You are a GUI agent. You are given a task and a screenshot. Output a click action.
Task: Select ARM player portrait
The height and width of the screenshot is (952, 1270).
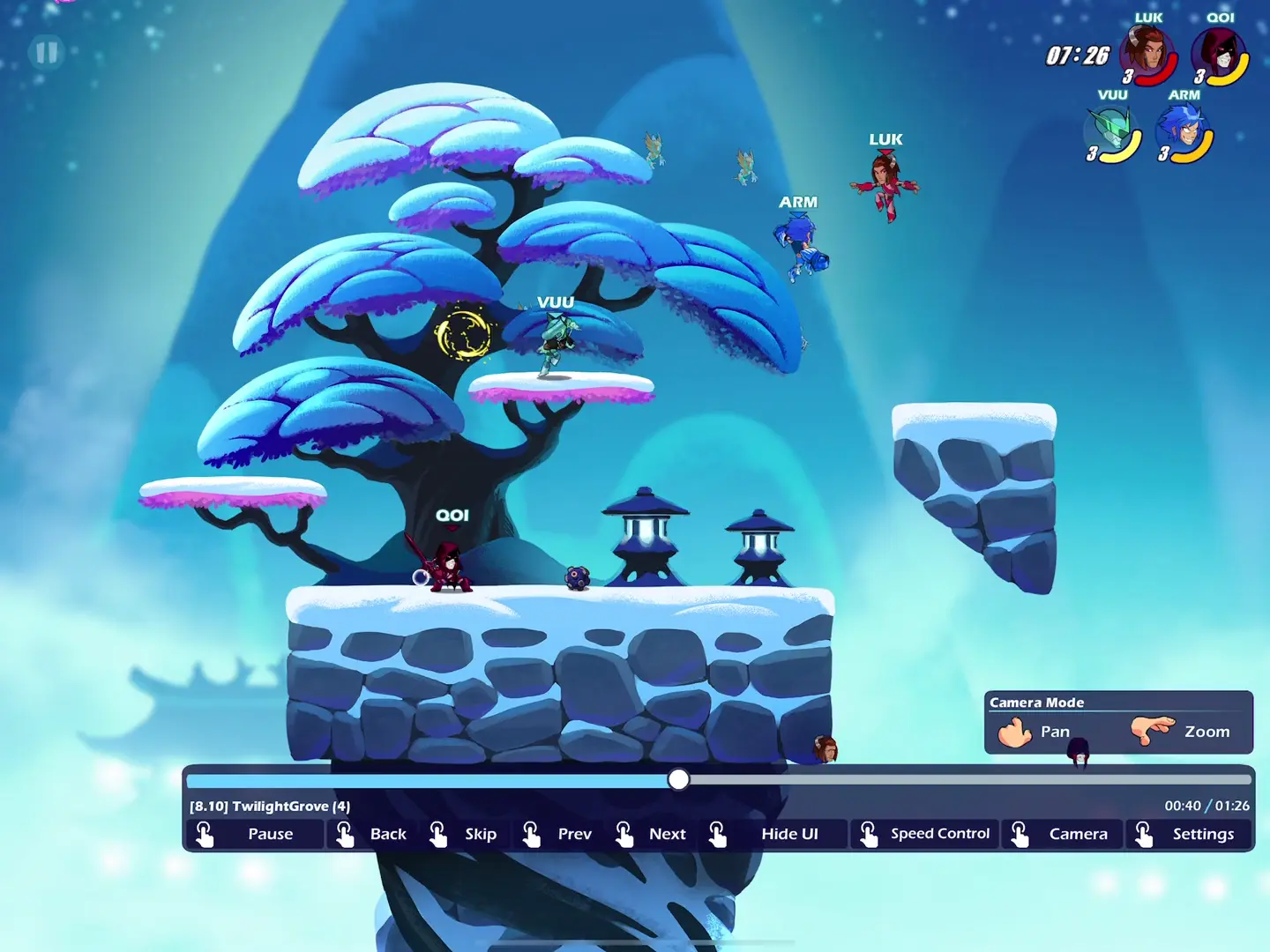tap(1183, 132)
